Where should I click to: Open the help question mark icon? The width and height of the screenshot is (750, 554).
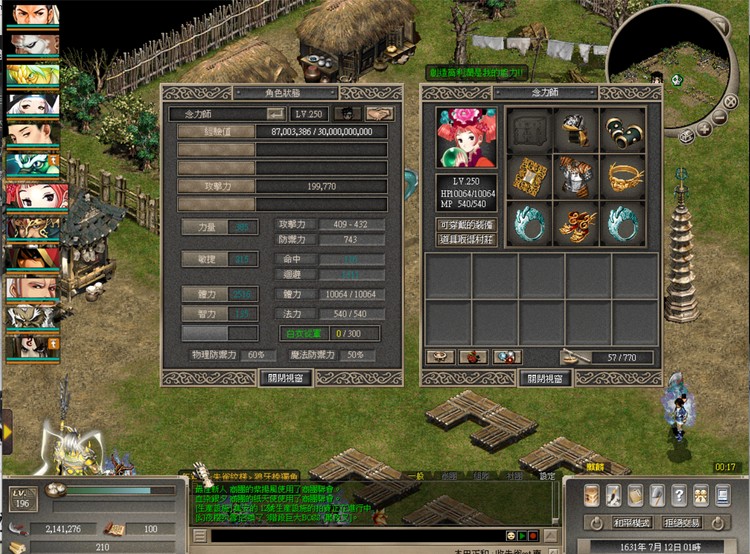pos(679,494)
